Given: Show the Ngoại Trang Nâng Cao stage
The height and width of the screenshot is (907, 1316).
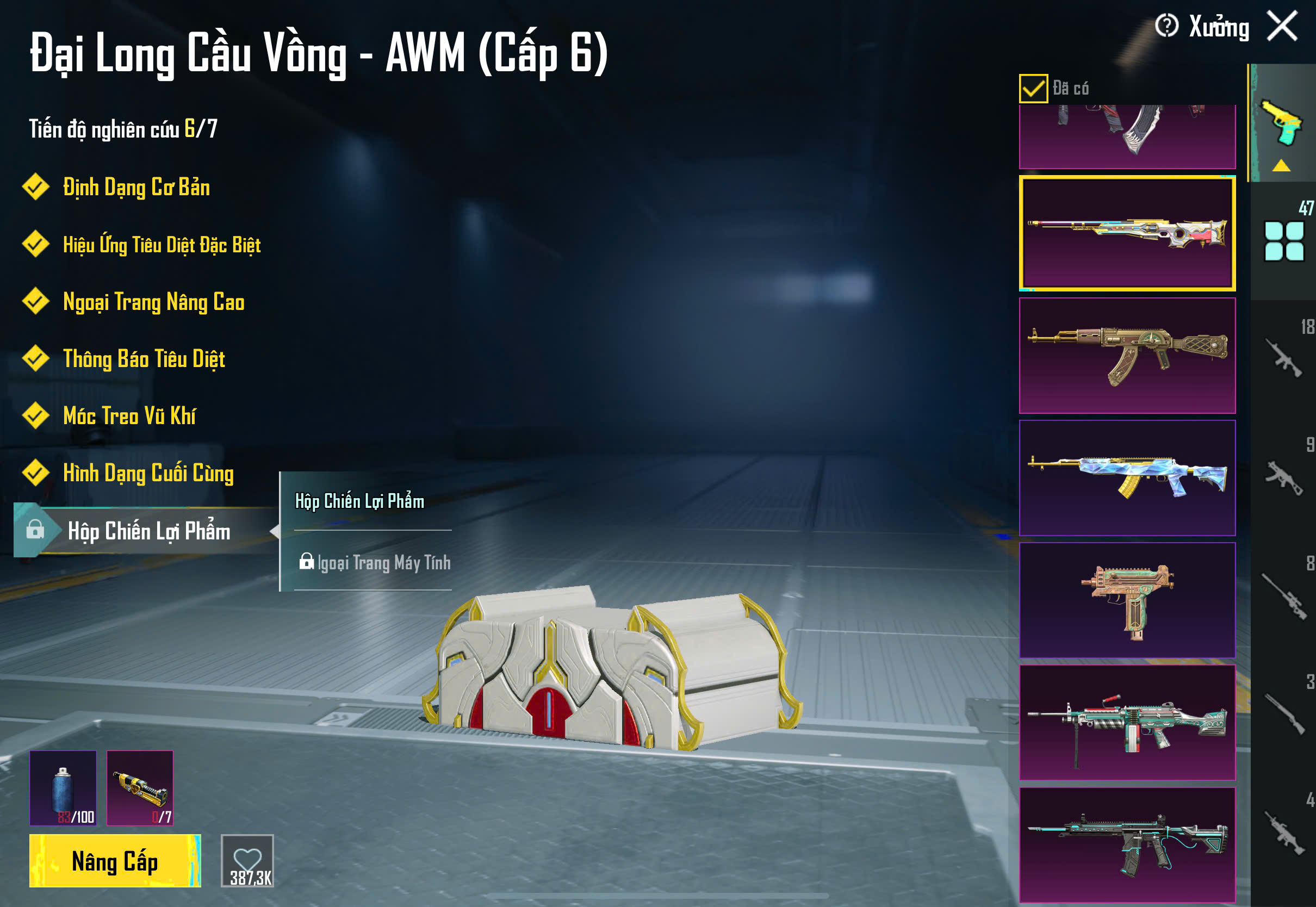Looking at the screenshot, I should click(153, 302).
